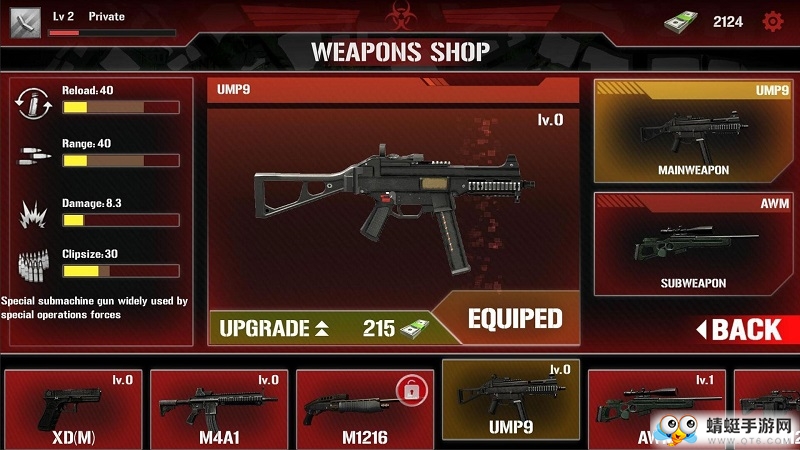This screenshot has width=800, height=450.
Task: Go back from the Weapons Shop
Action: [739, 328]
